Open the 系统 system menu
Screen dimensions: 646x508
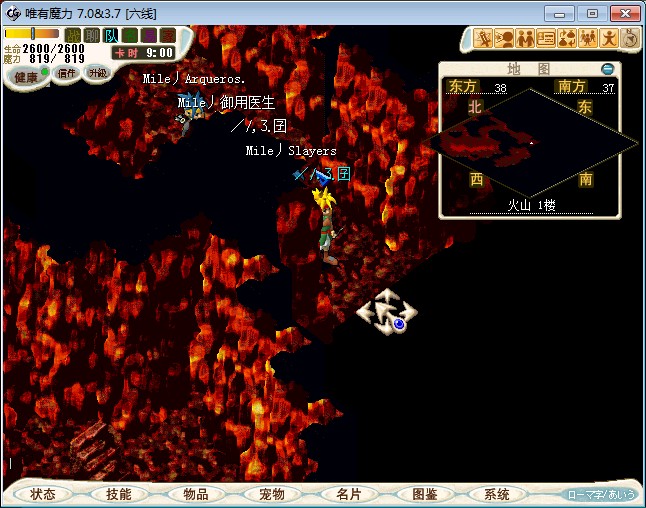pos(497,494)
